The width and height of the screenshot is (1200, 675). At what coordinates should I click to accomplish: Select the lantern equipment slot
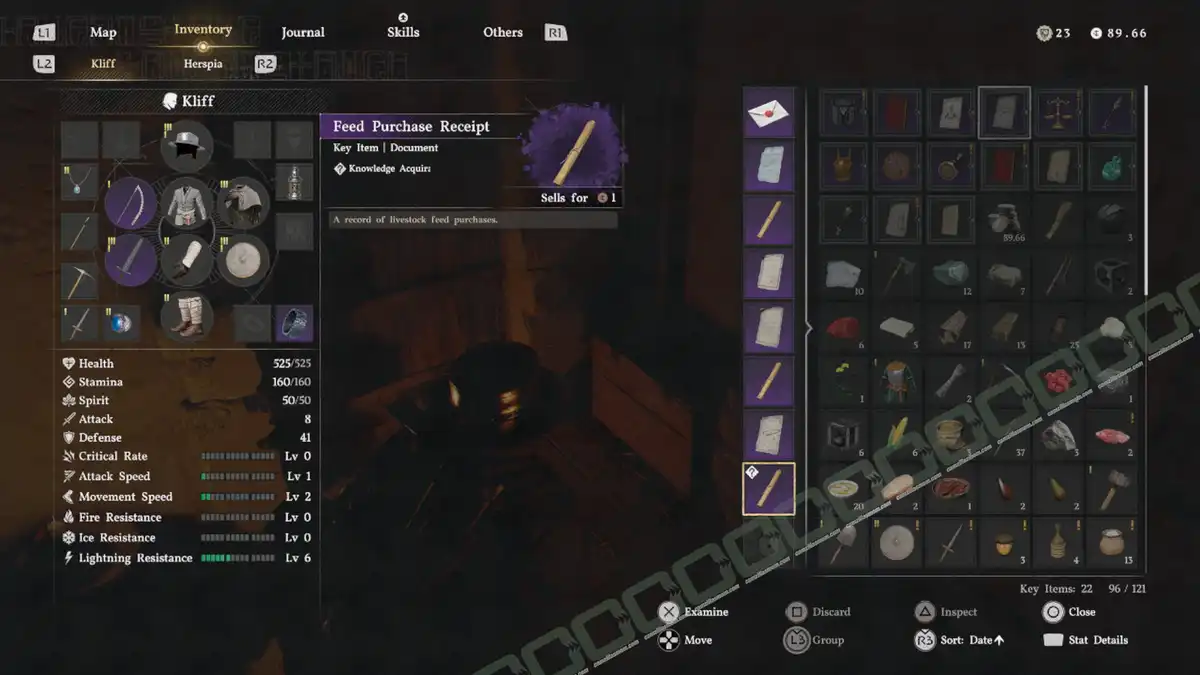(294, 181)
